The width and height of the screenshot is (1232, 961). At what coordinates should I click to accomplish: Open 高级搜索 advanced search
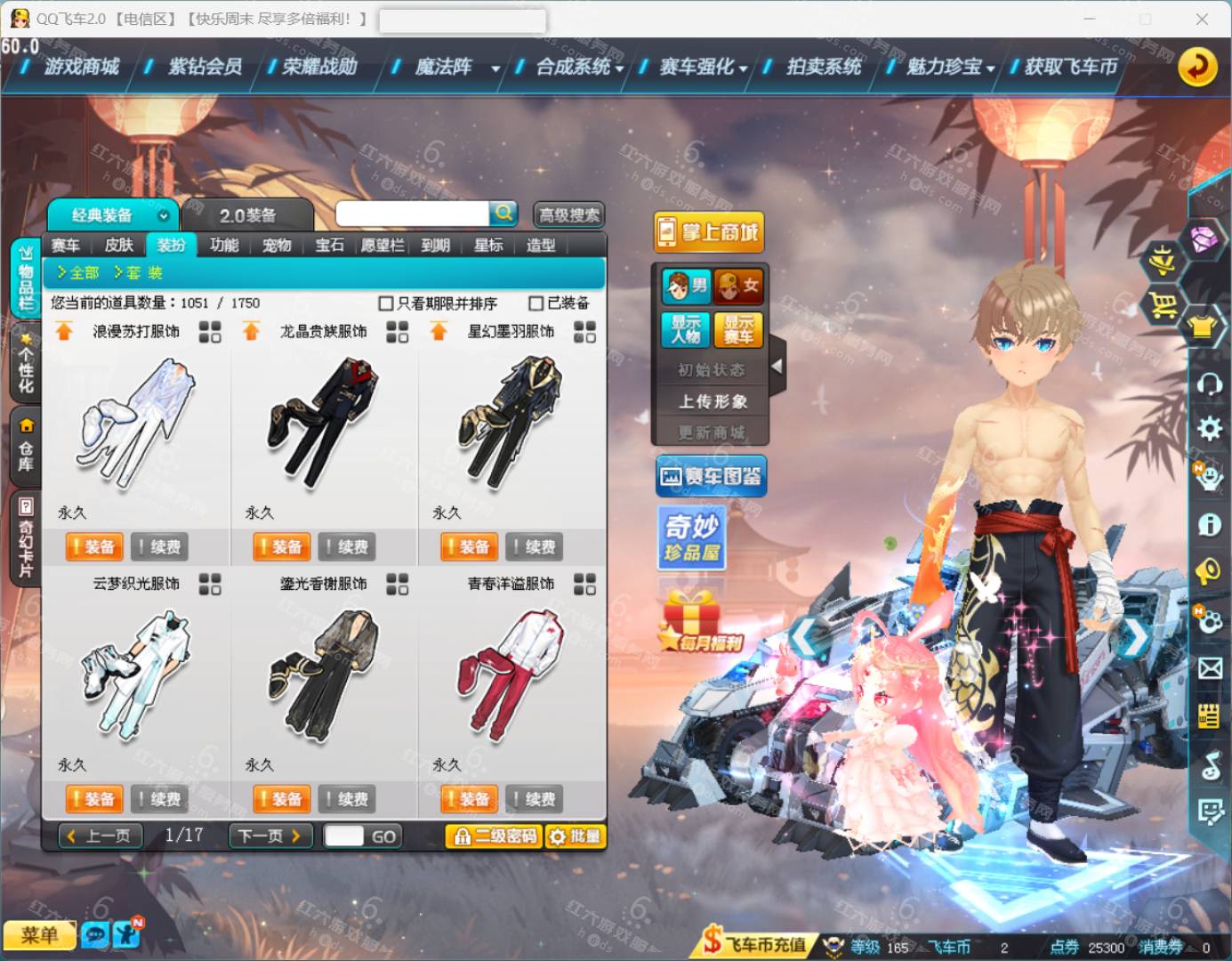pyautogui.click(x=569, y=215)
